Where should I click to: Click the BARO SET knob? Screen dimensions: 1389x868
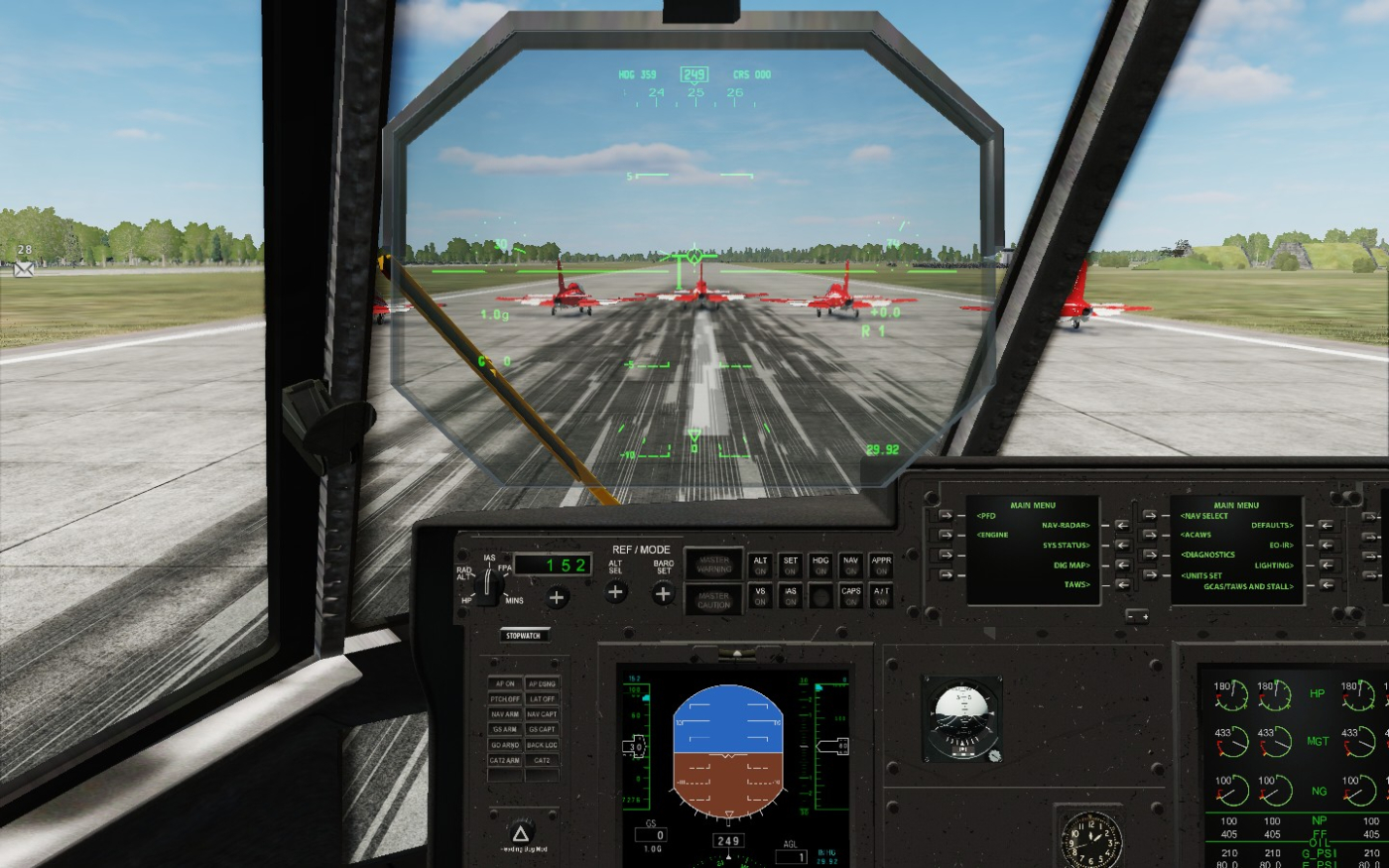pyautogui.click(x=663, y=593)
